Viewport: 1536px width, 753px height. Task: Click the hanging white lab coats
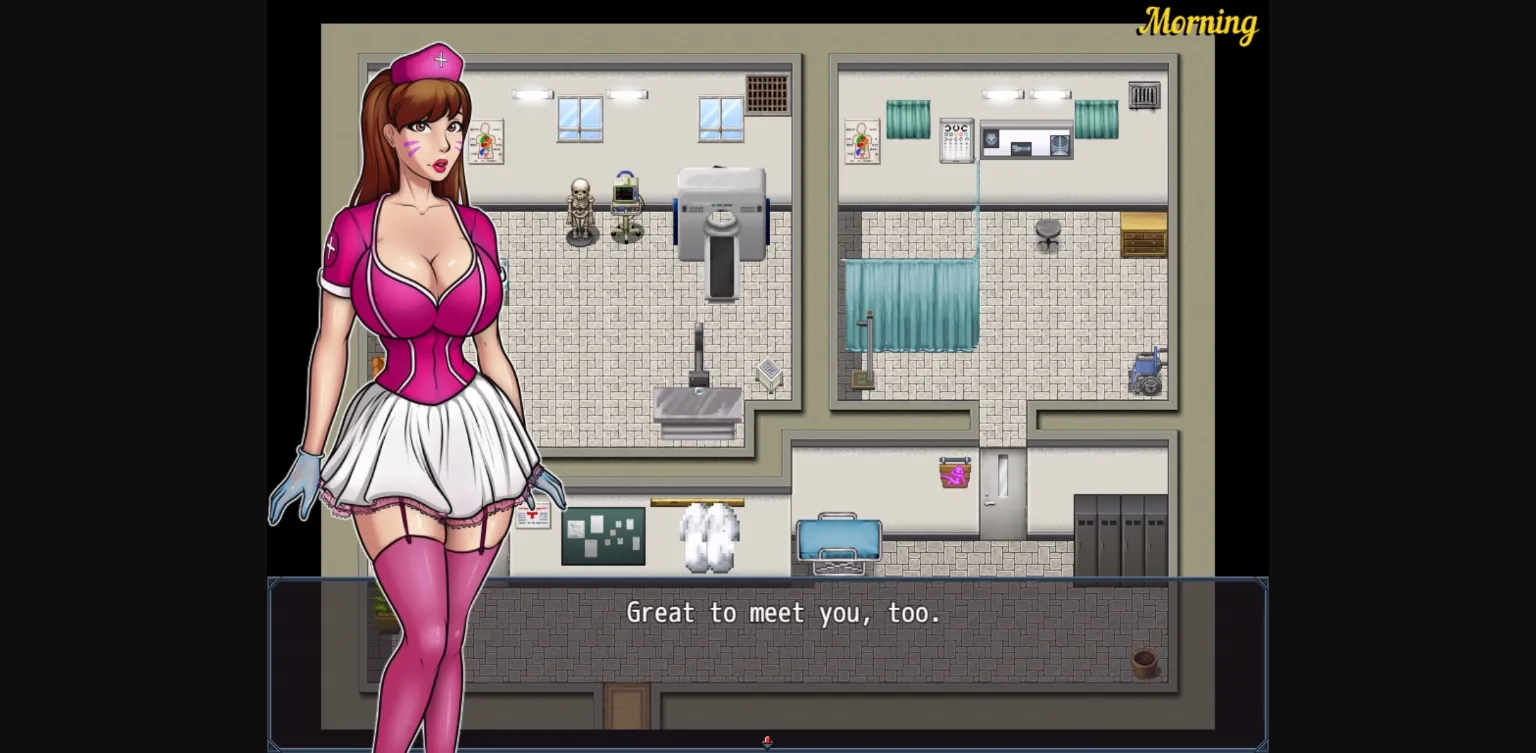[706, 535]
